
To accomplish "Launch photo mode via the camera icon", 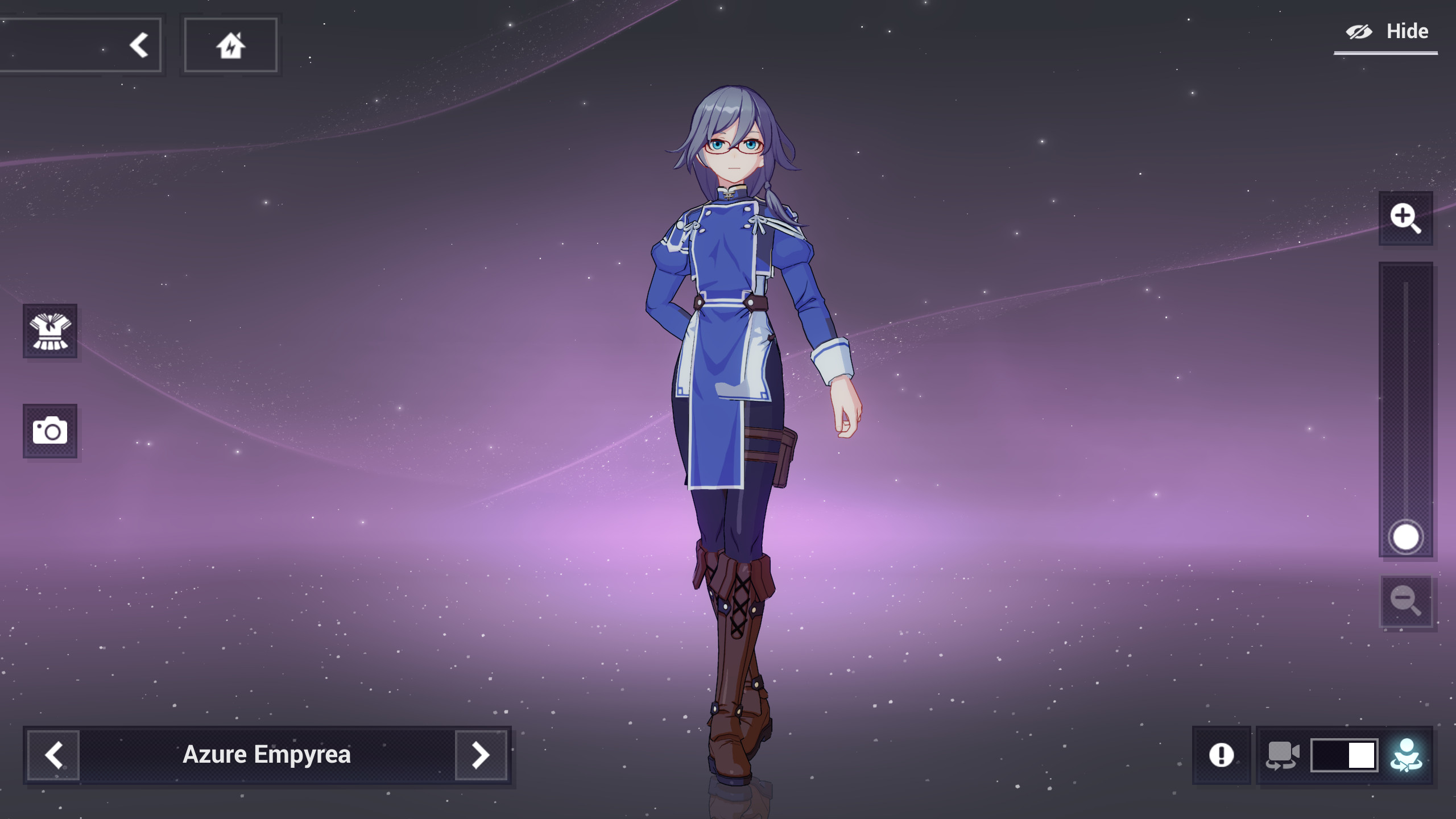I will click(50, 431).
